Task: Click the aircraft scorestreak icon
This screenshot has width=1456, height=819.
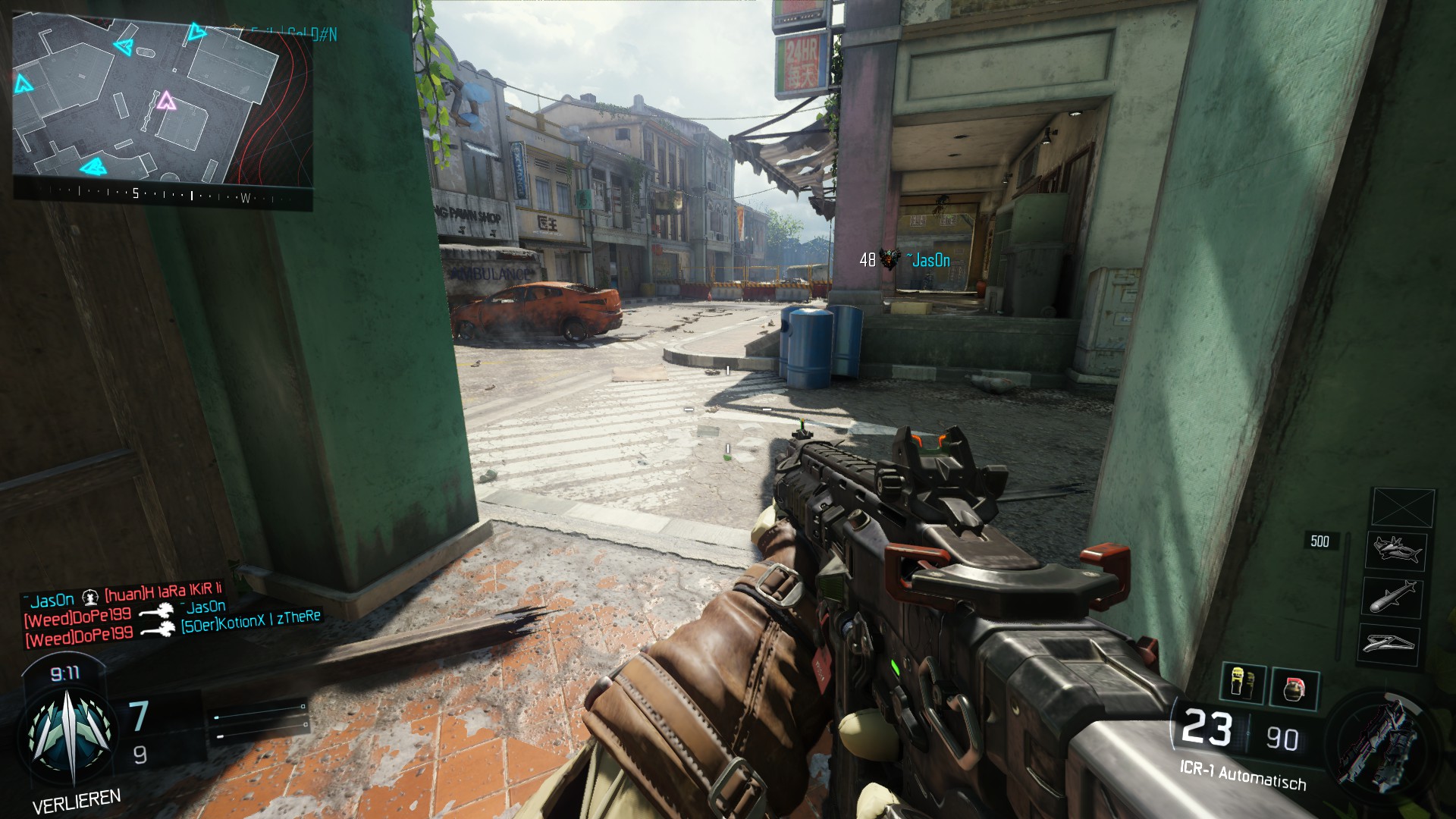Action: click(1395, 550)
